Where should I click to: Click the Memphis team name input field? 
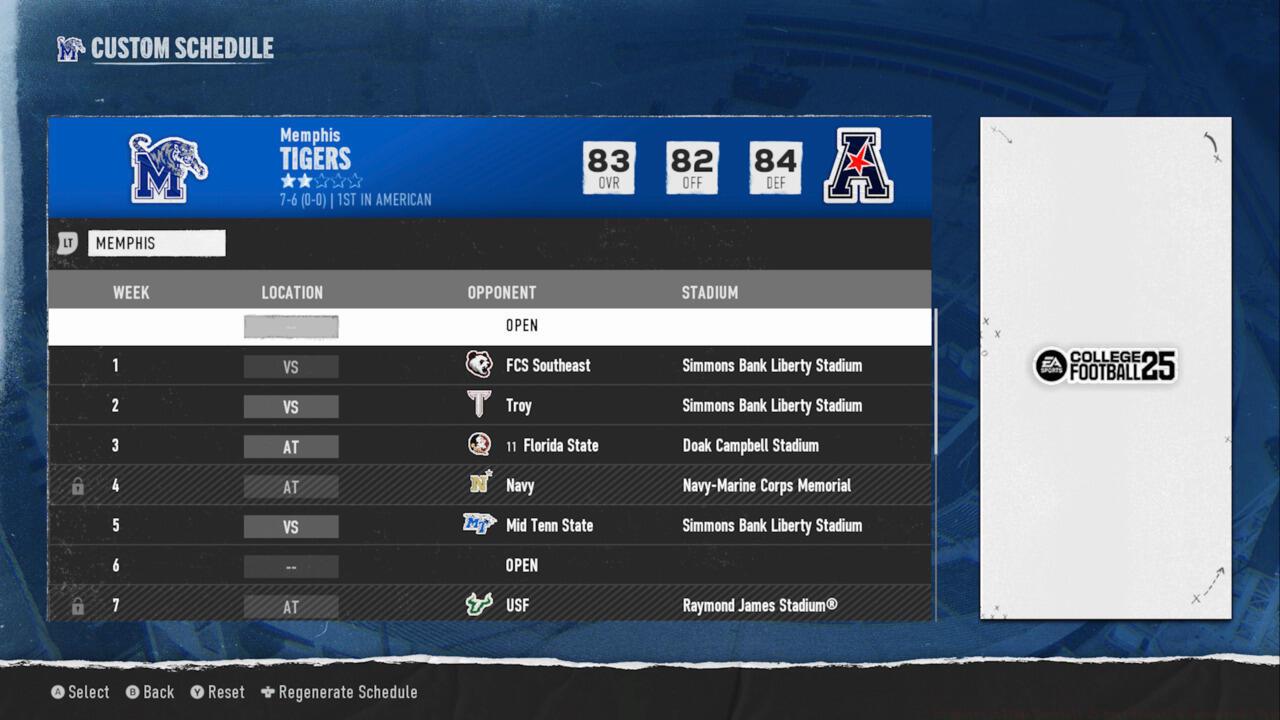click(x=156, y=243)
